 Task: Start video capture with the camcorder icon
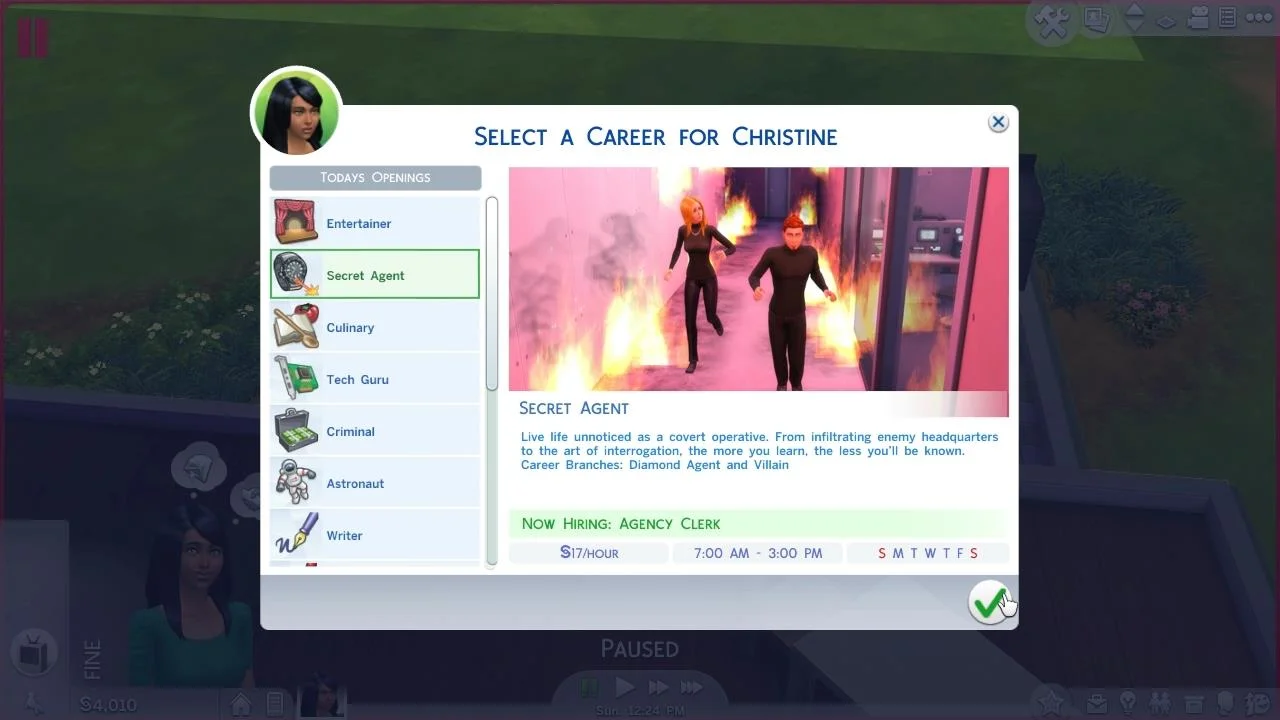(x=1198, y=18)
